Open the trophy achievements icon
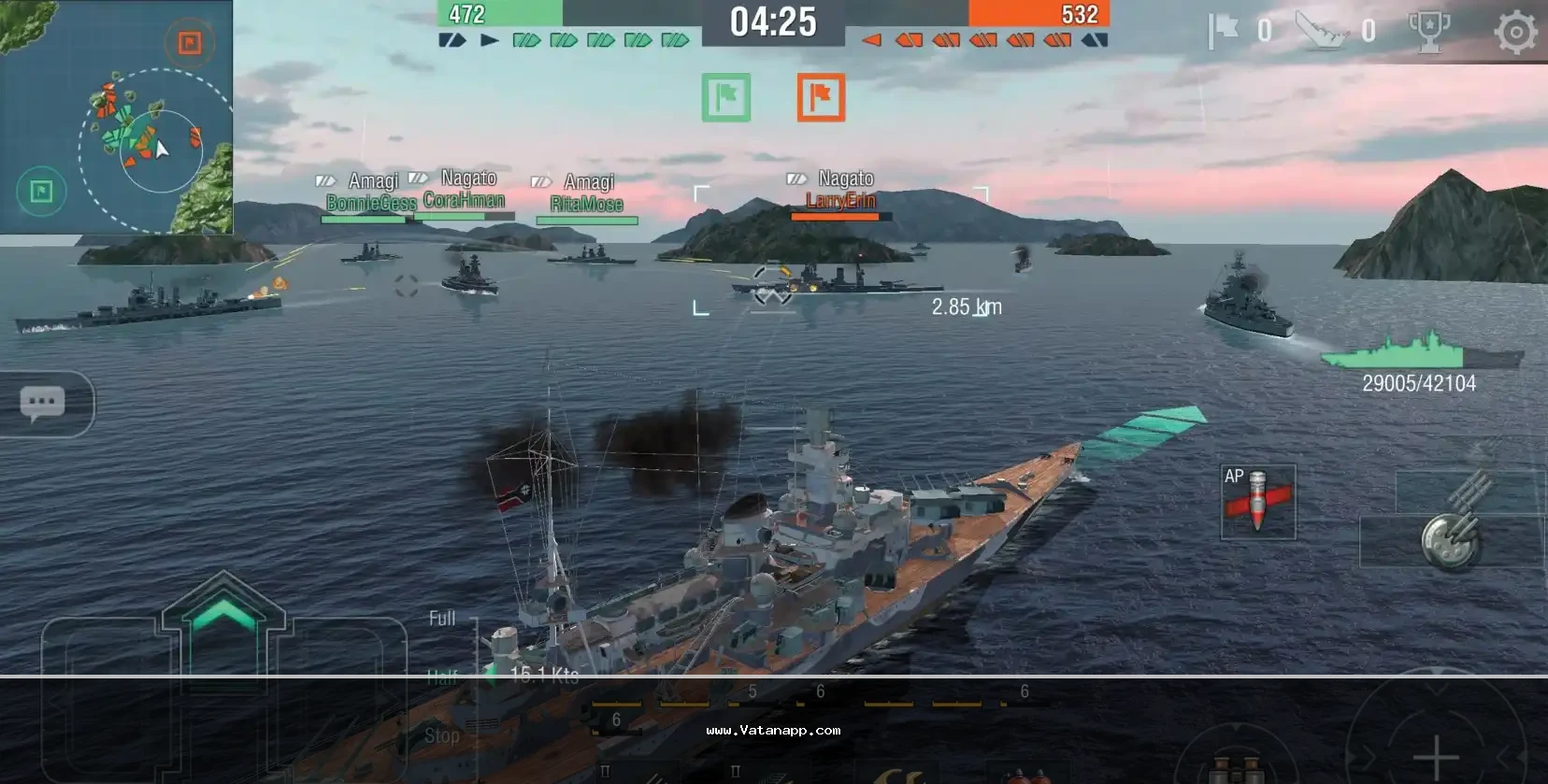The image size is (1548, 784). [1428, 33]
